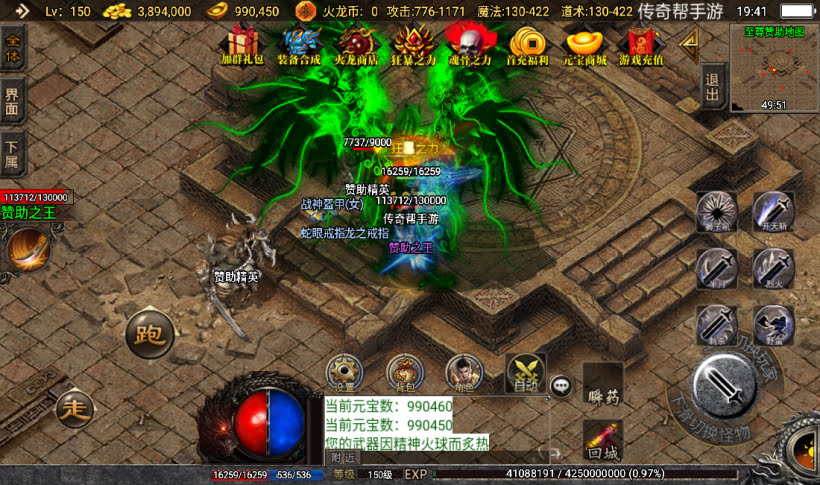Use the 回城 return scroll

[x=603, y=440]
